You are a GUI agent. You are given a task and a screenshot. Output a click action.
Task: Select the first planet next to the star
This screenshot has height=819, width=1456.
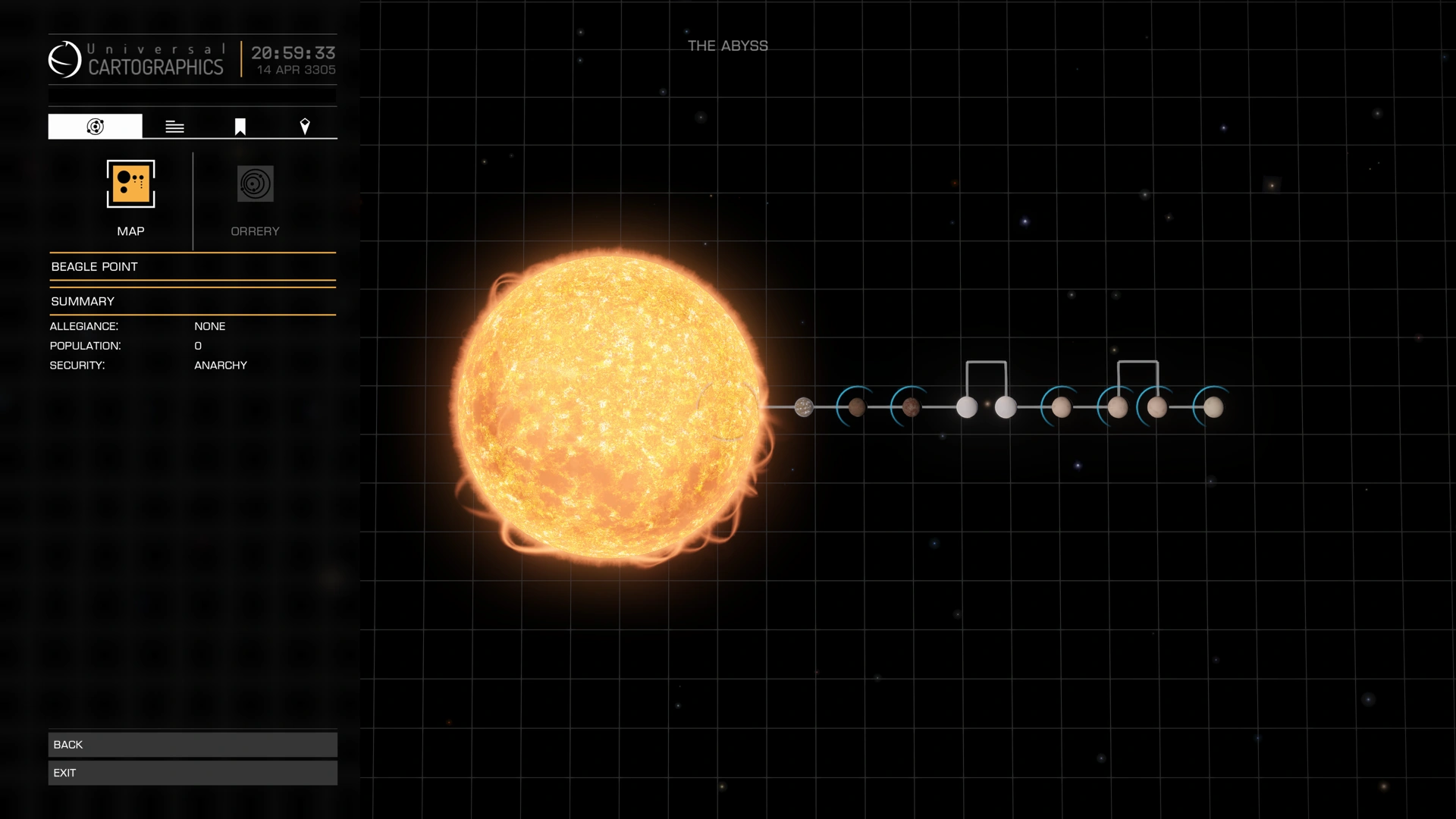coord(803,407)
